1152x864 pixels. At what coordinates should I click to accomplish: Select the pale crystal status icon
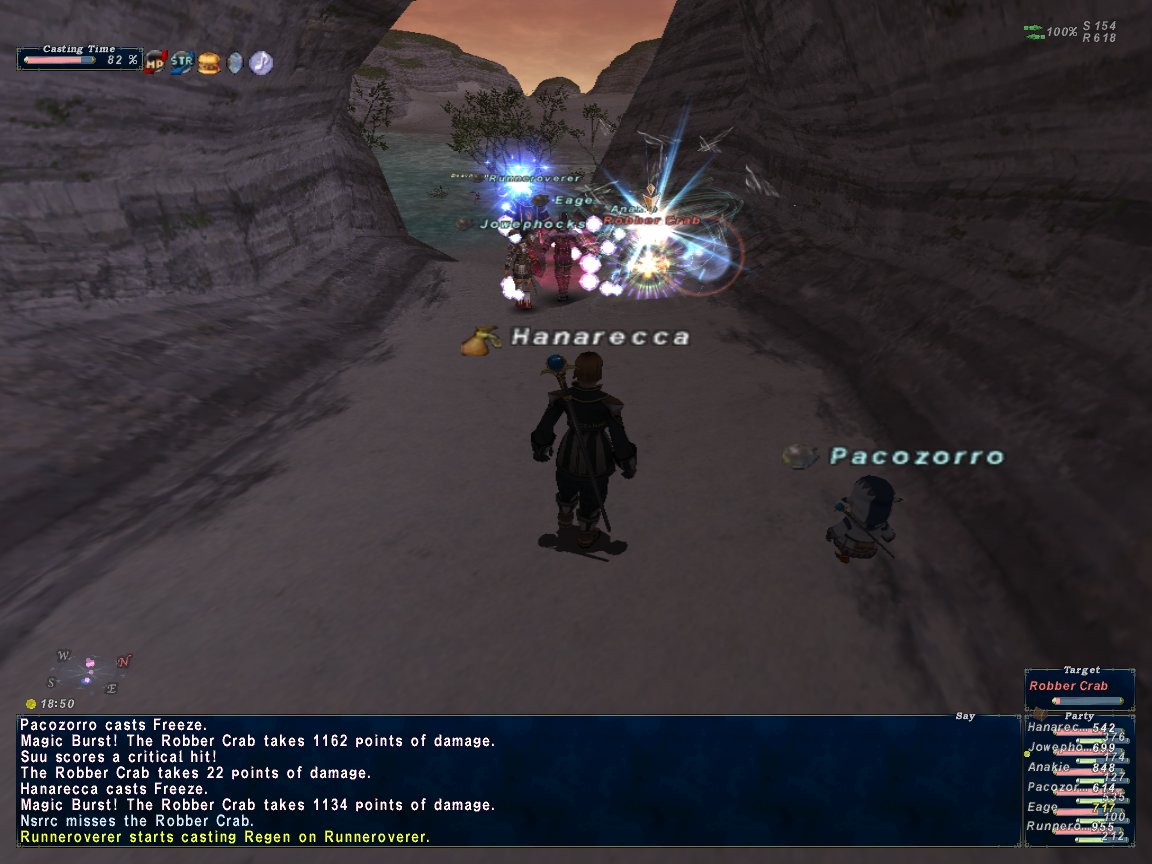[234, 62]
